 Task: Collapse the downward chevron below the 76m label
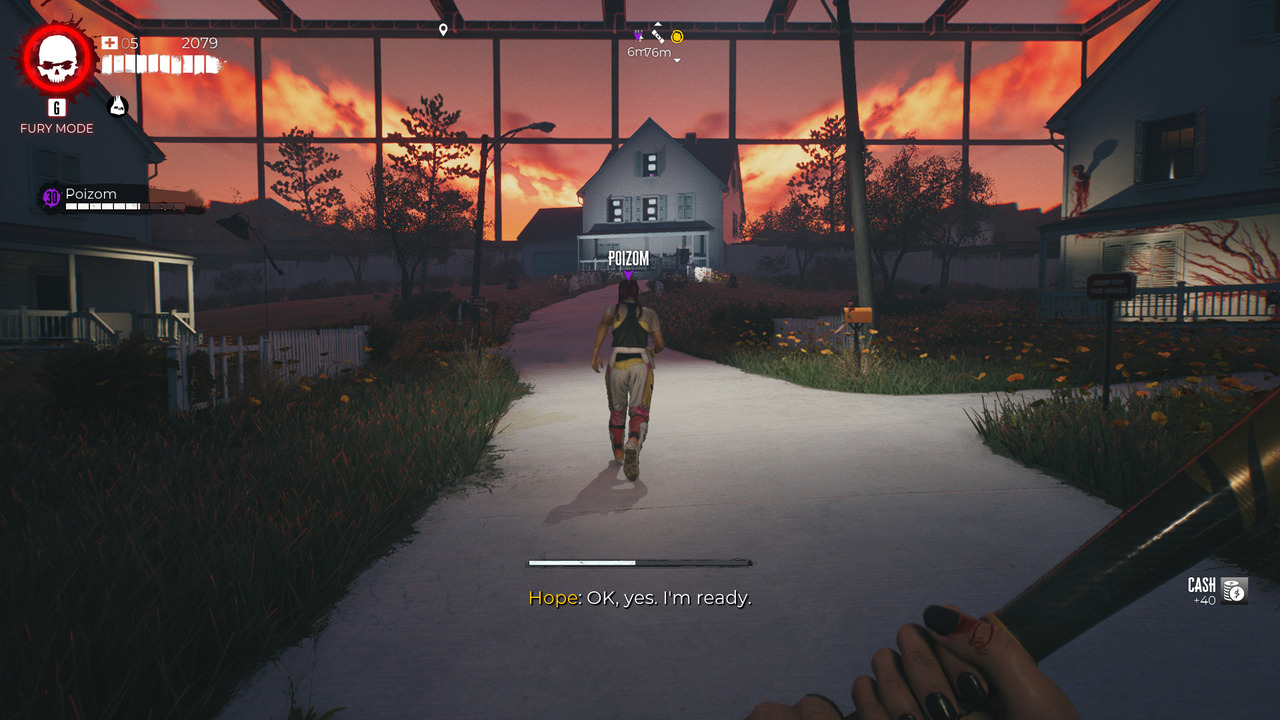tap(677, 60)
